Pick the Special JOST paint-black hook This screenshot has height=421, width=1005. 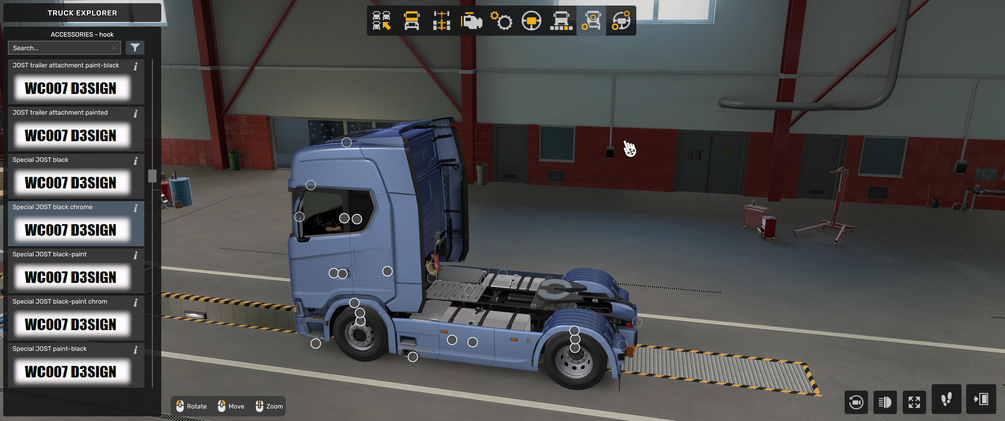(x=71, y=371)
